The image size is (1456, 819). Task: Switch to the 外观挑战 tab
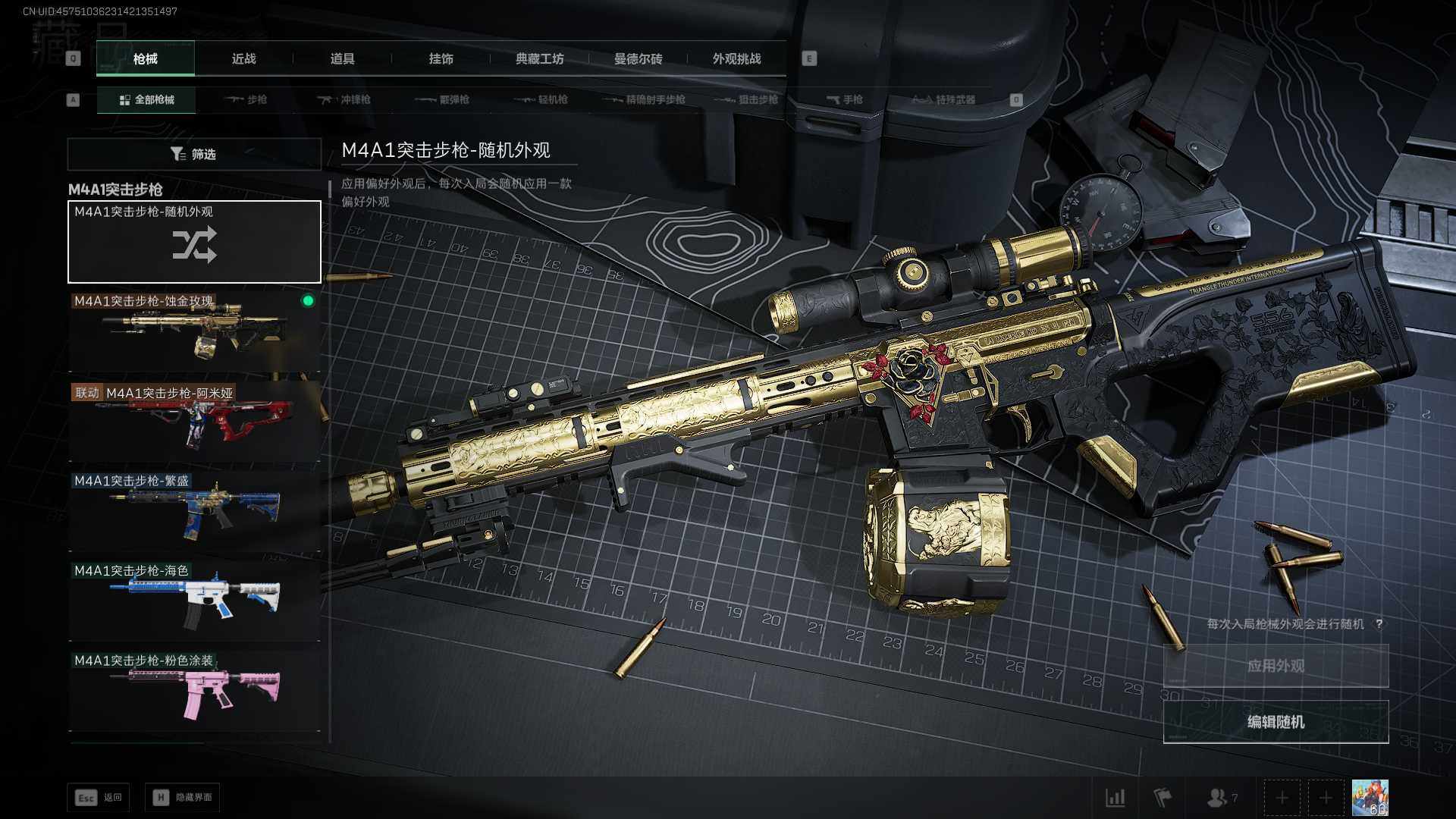click(736, 59)
